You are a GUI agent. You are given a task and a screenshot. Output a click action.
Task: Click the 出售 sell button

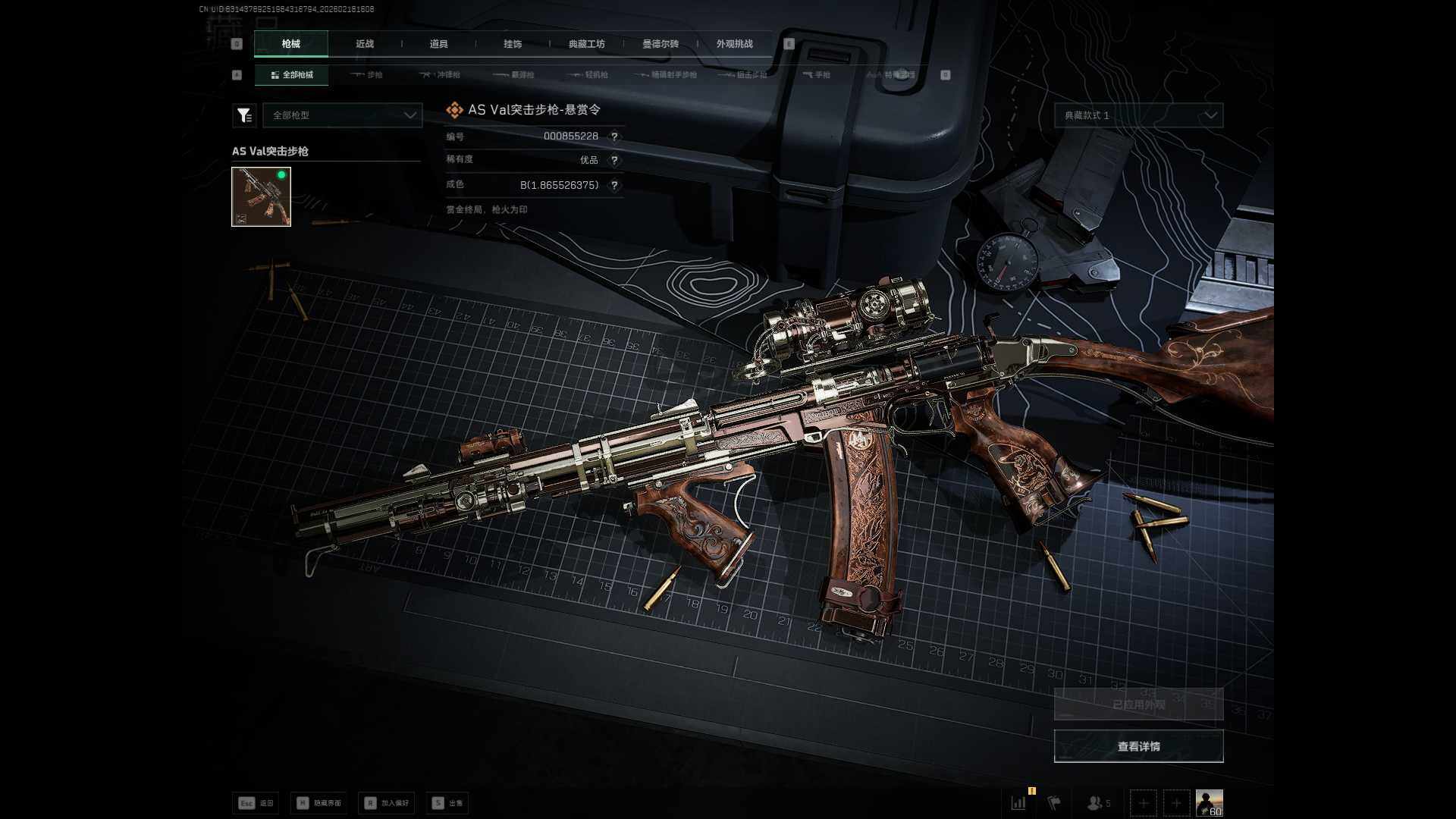coord(447,803)
